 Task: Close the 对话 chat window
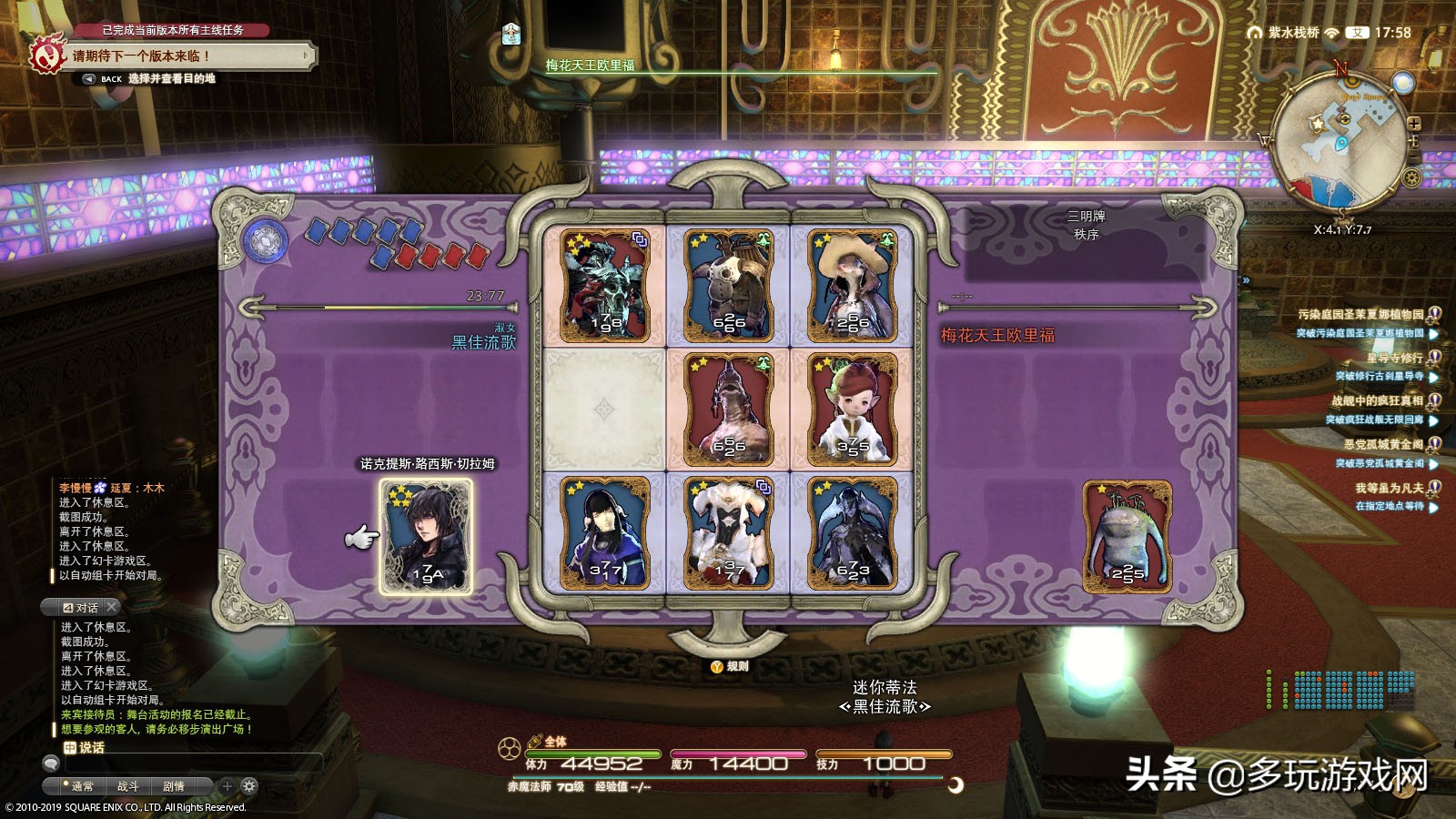pyautogui.click(x=112, y=607)
